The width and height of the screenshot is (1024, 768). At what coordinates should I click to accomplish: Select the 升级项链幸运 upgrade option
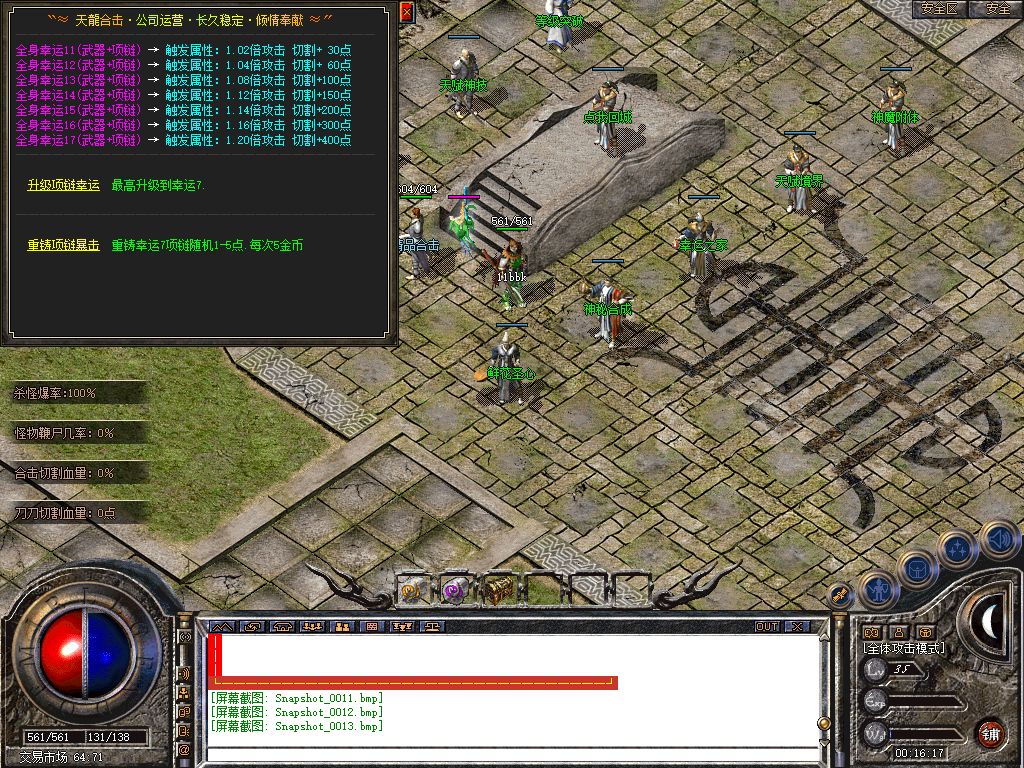[x=63, y=185]
